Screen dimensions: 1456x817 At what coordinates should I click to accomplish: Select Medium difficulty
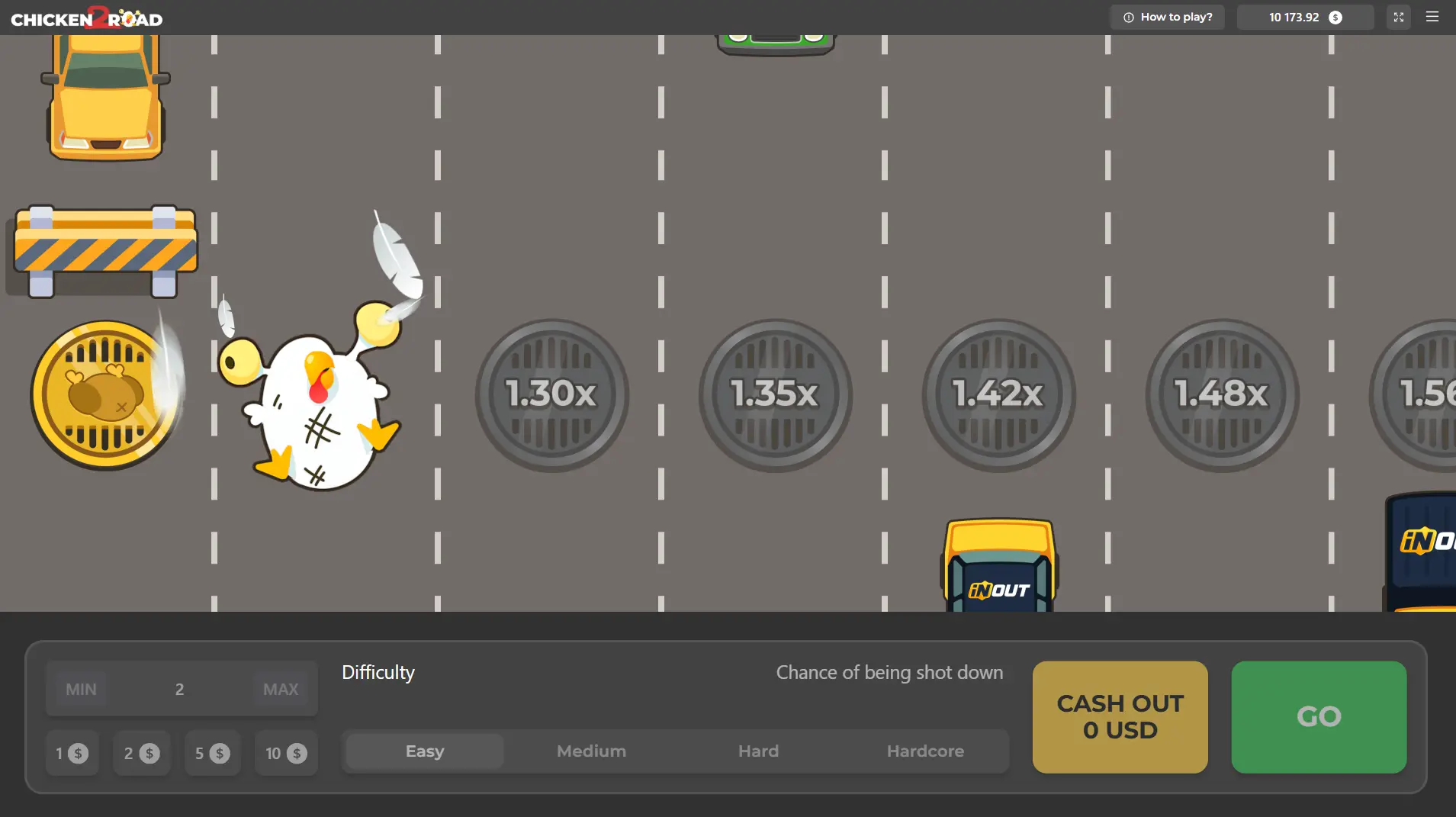click(590, 751)
